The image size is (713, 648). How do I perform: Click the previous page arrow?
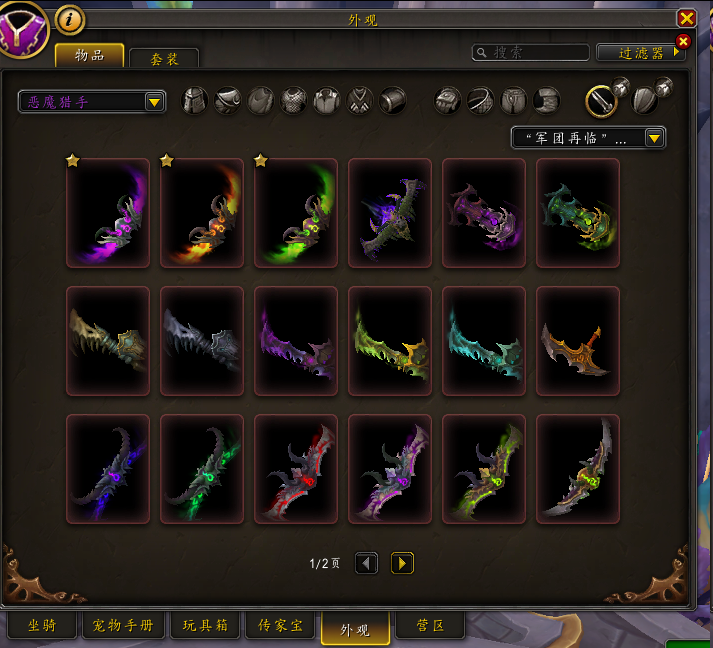(x=367, y=563)
